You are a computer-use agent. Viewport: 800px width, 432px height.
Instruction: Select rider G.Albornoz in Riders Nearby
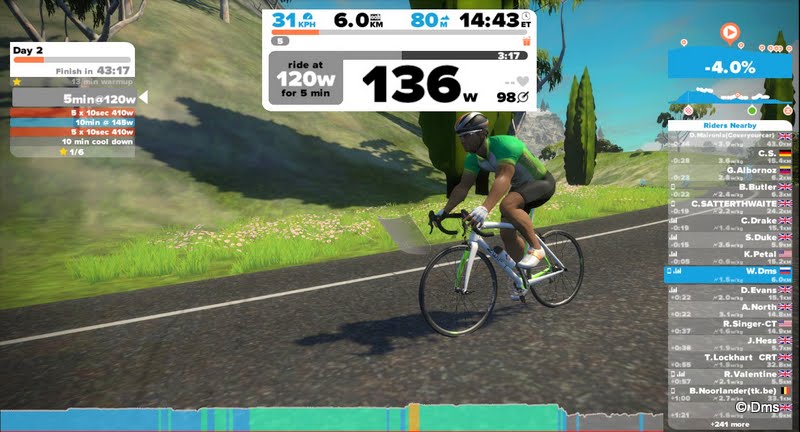728,170
